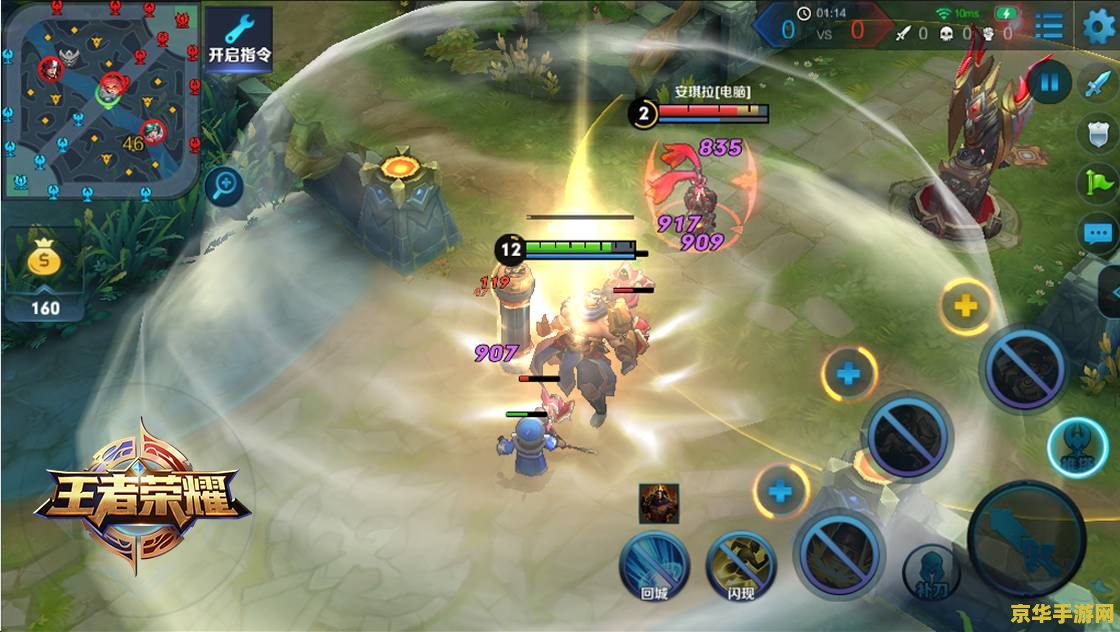Select the blue sword attack signal icon
1120x632 pixels.
click(1097, 83)
